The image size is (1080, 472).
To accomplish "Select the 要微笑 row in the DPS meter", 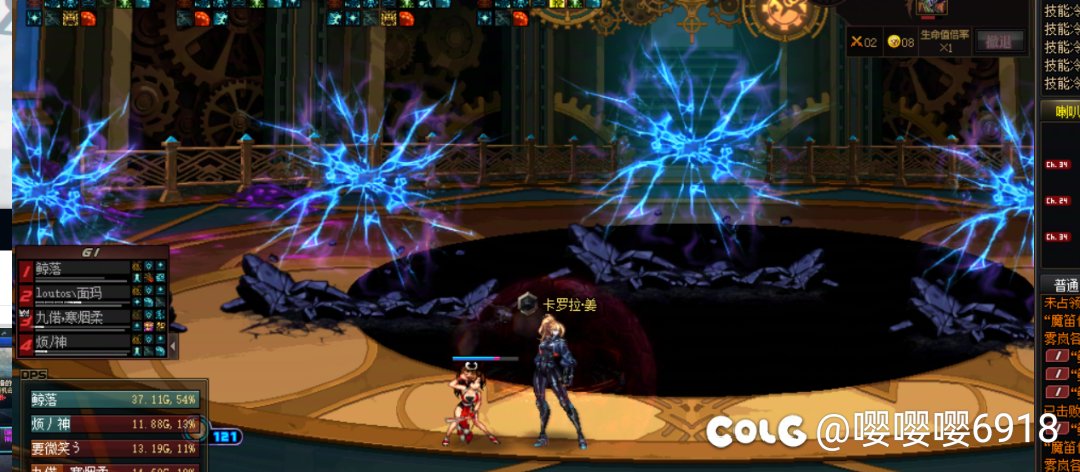I will coord(112,447).
